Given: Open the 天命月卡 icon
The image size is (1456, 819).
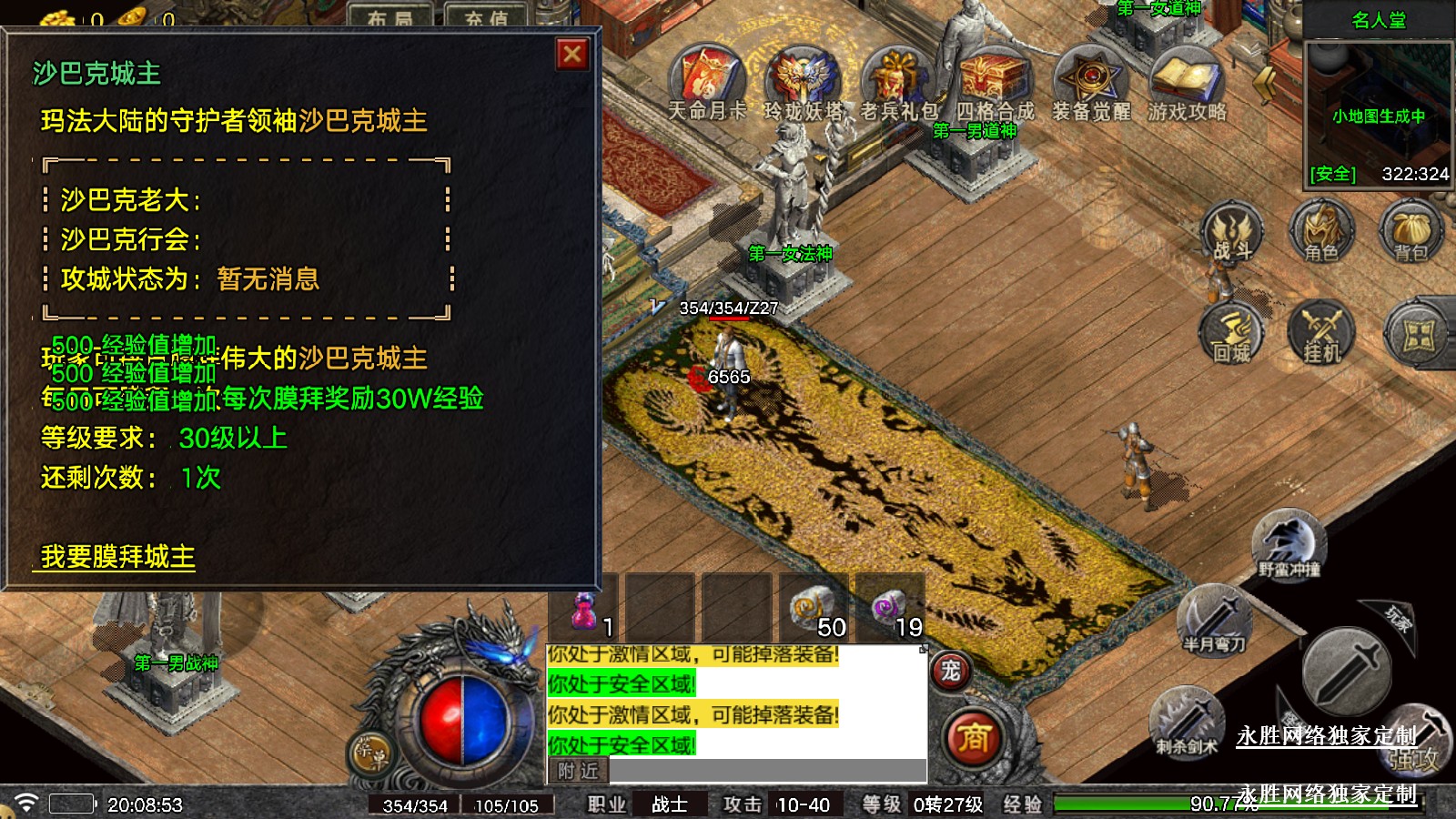Looking at the screenshot, I should pyautogui.click(x=707, y=78).
